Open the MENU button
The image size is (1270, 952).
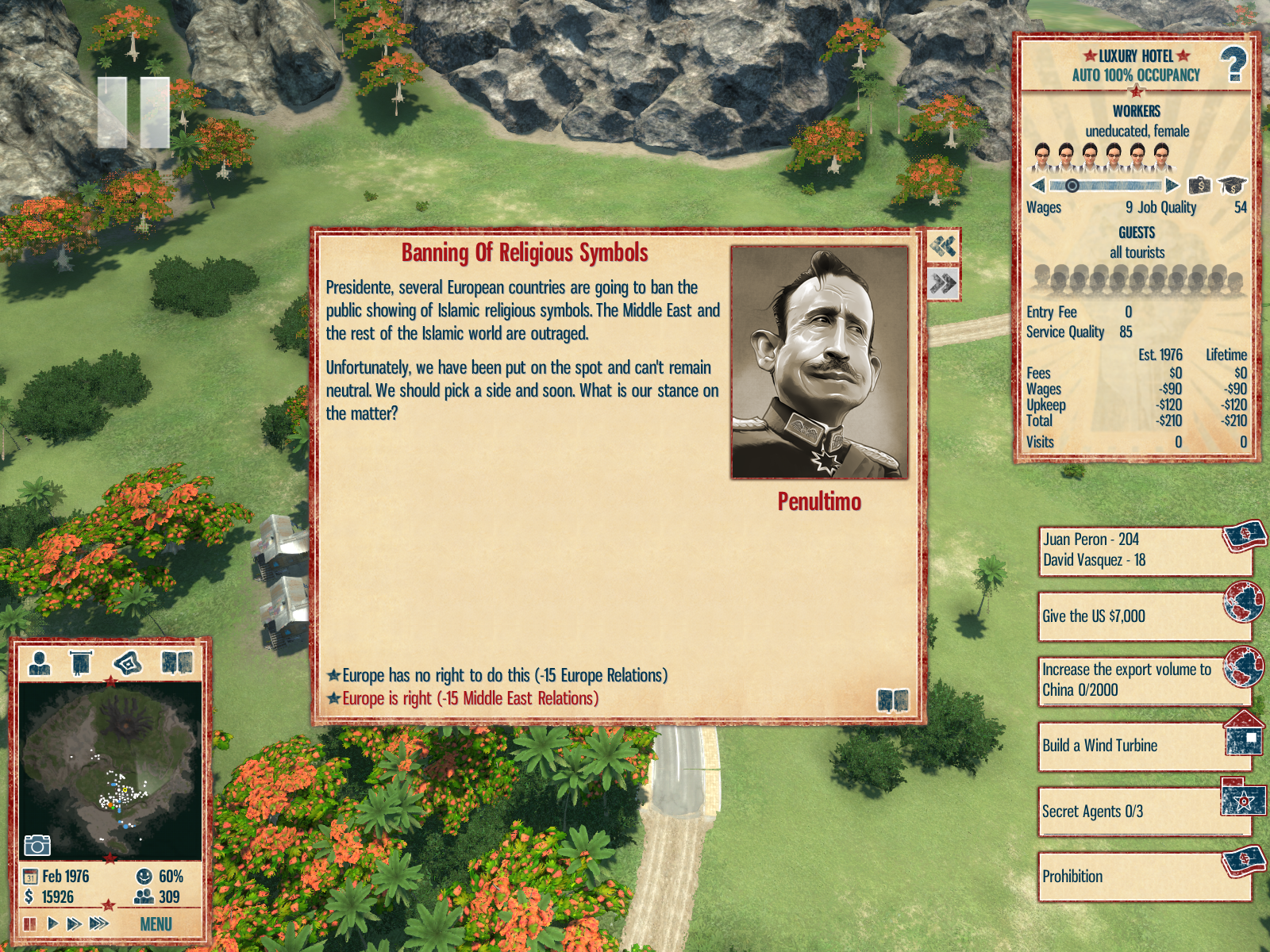click(x=156, y=924)
